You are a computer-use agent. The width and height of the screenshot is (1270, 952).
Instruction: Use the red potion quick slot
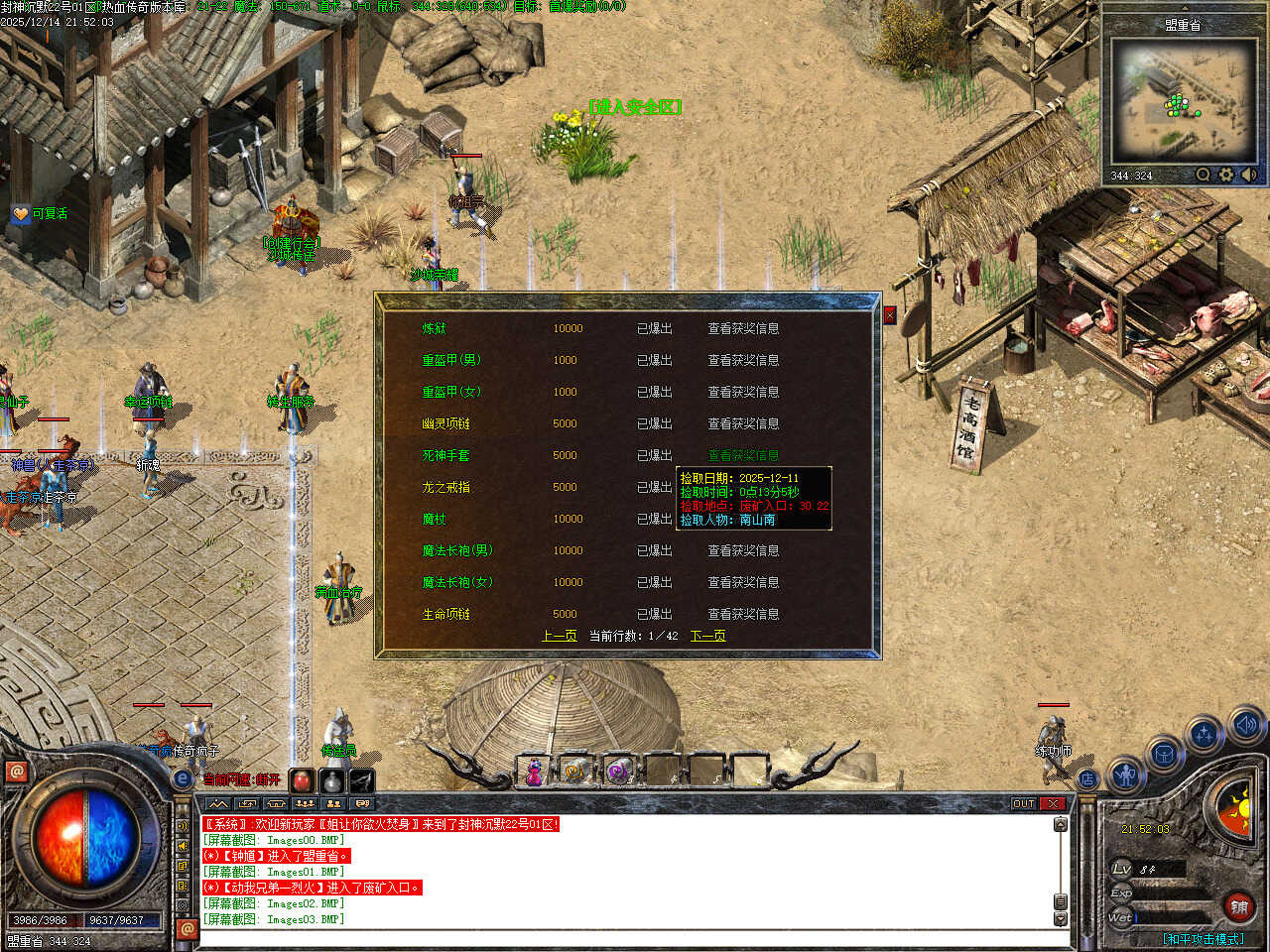click(302, 780)
